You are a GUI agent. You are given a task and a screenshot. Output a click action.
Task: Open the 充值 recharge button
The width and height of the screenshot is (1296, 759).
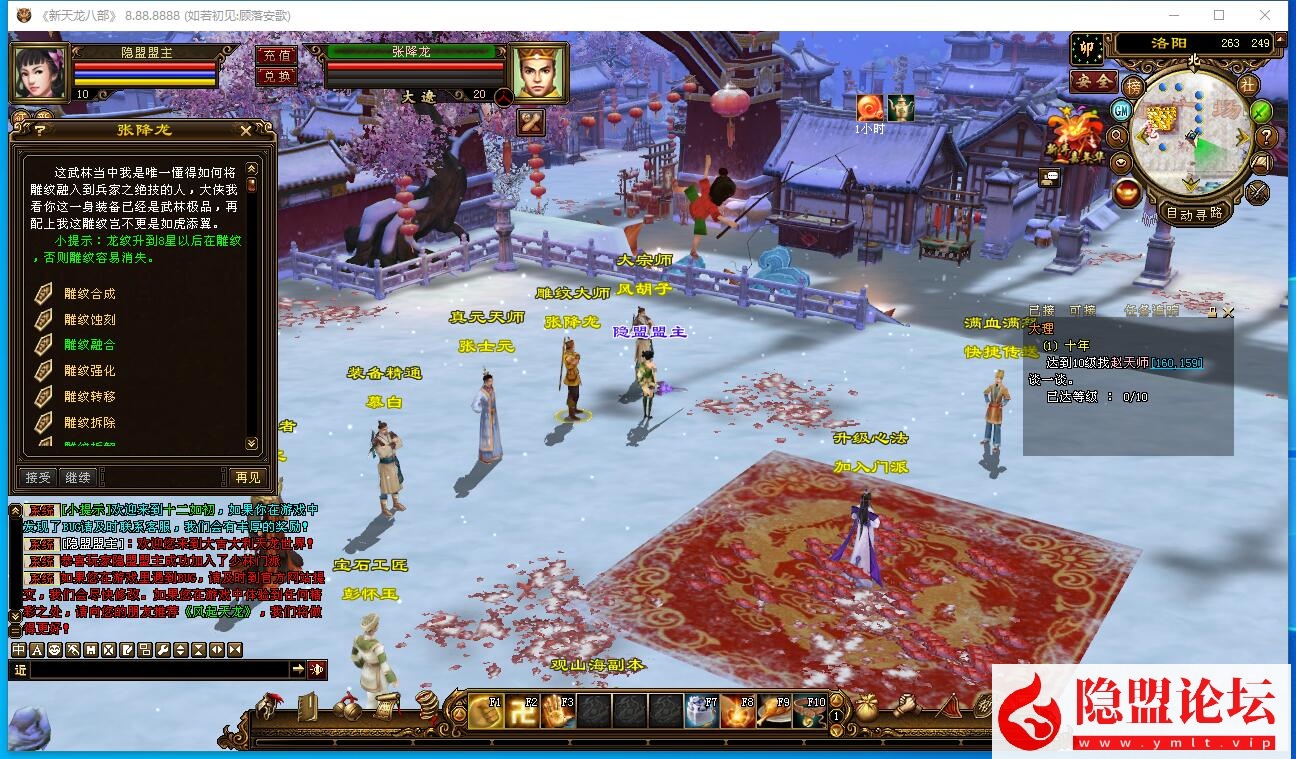click(x=277, y=56)
